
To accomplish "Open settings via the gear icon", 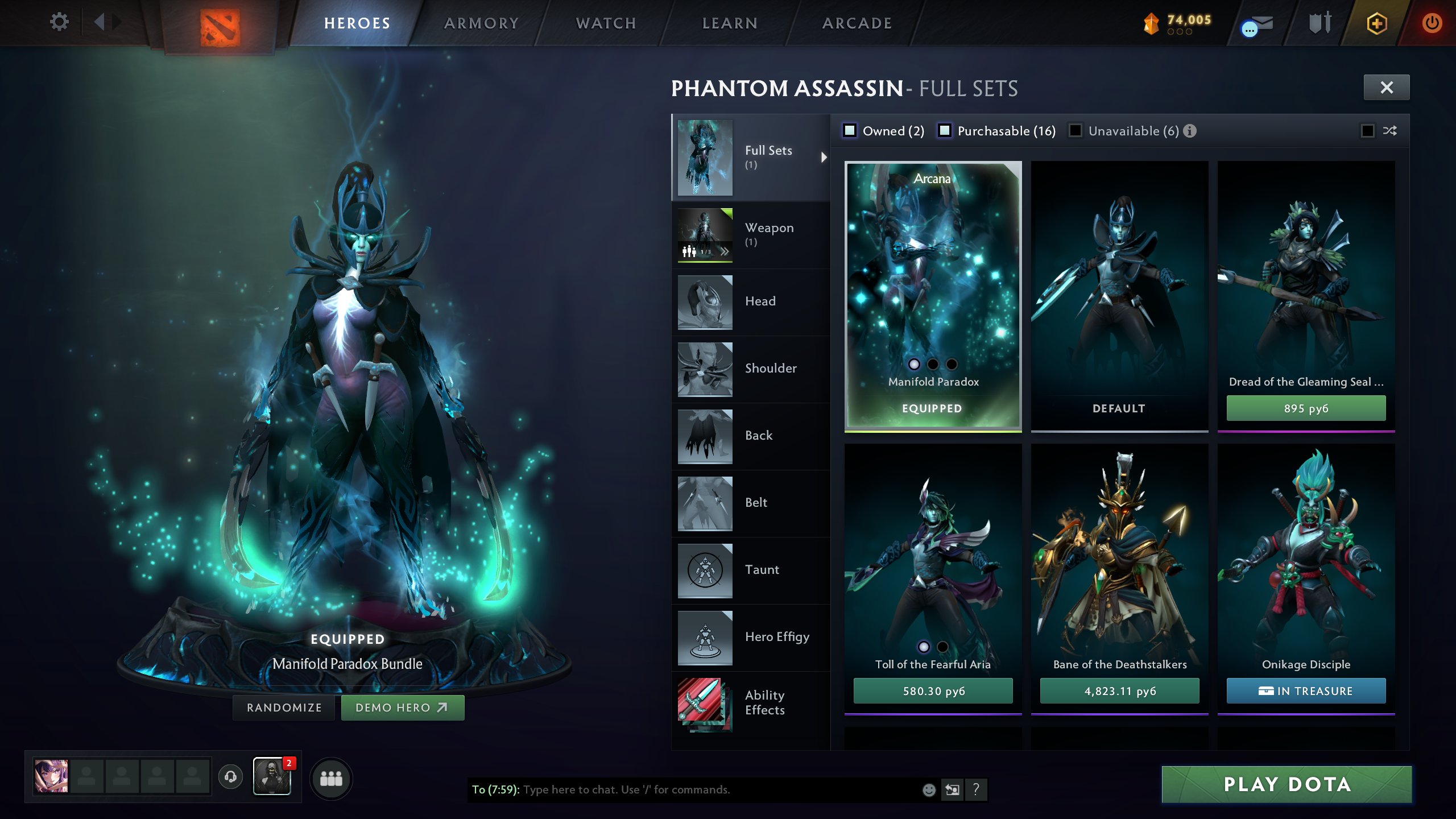I will click(x=59, y=22).
